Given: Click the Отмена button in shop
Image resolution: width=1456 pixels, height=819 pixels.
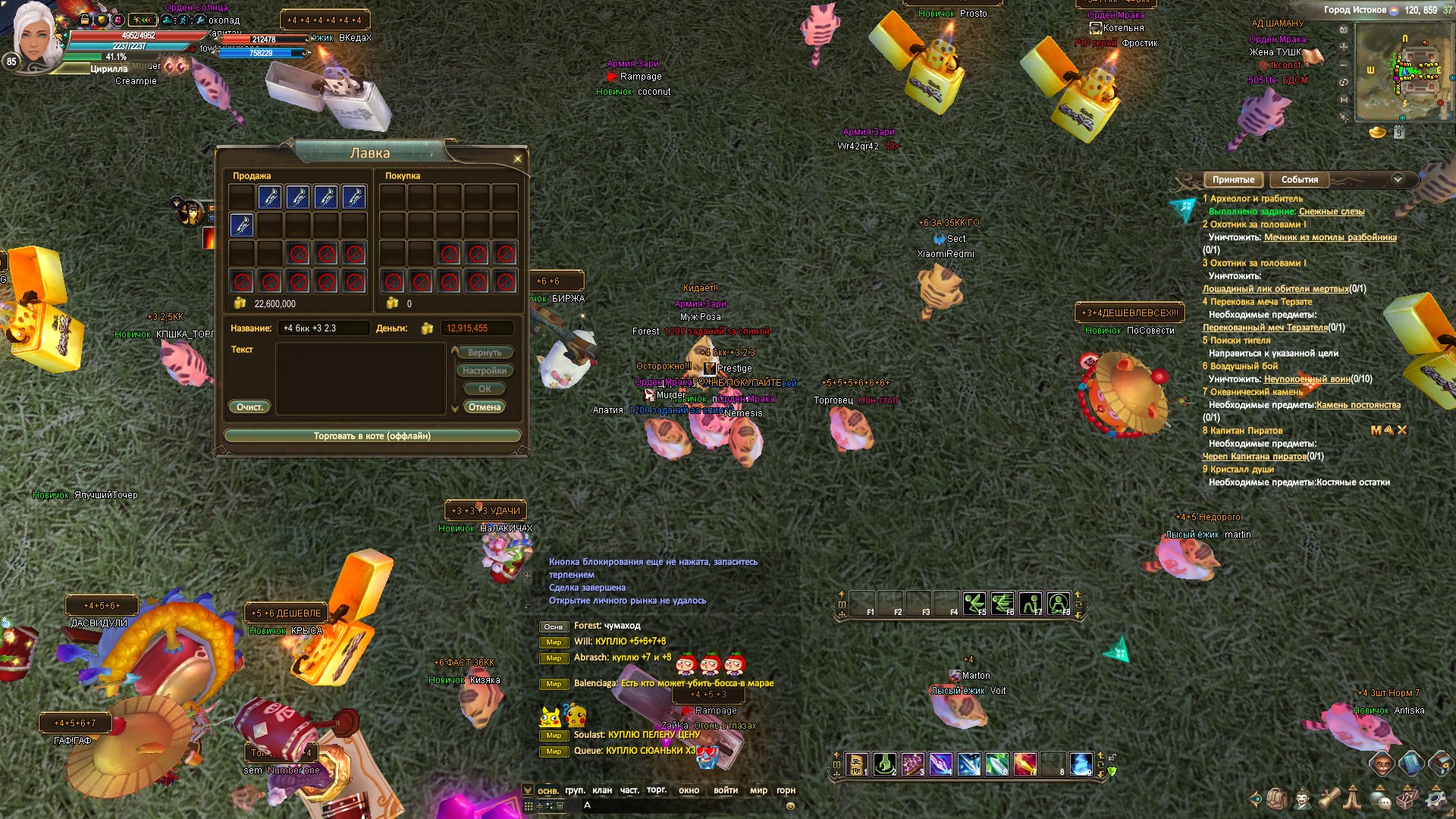Looking at the screenshot, I should click(x=484, y=407).
